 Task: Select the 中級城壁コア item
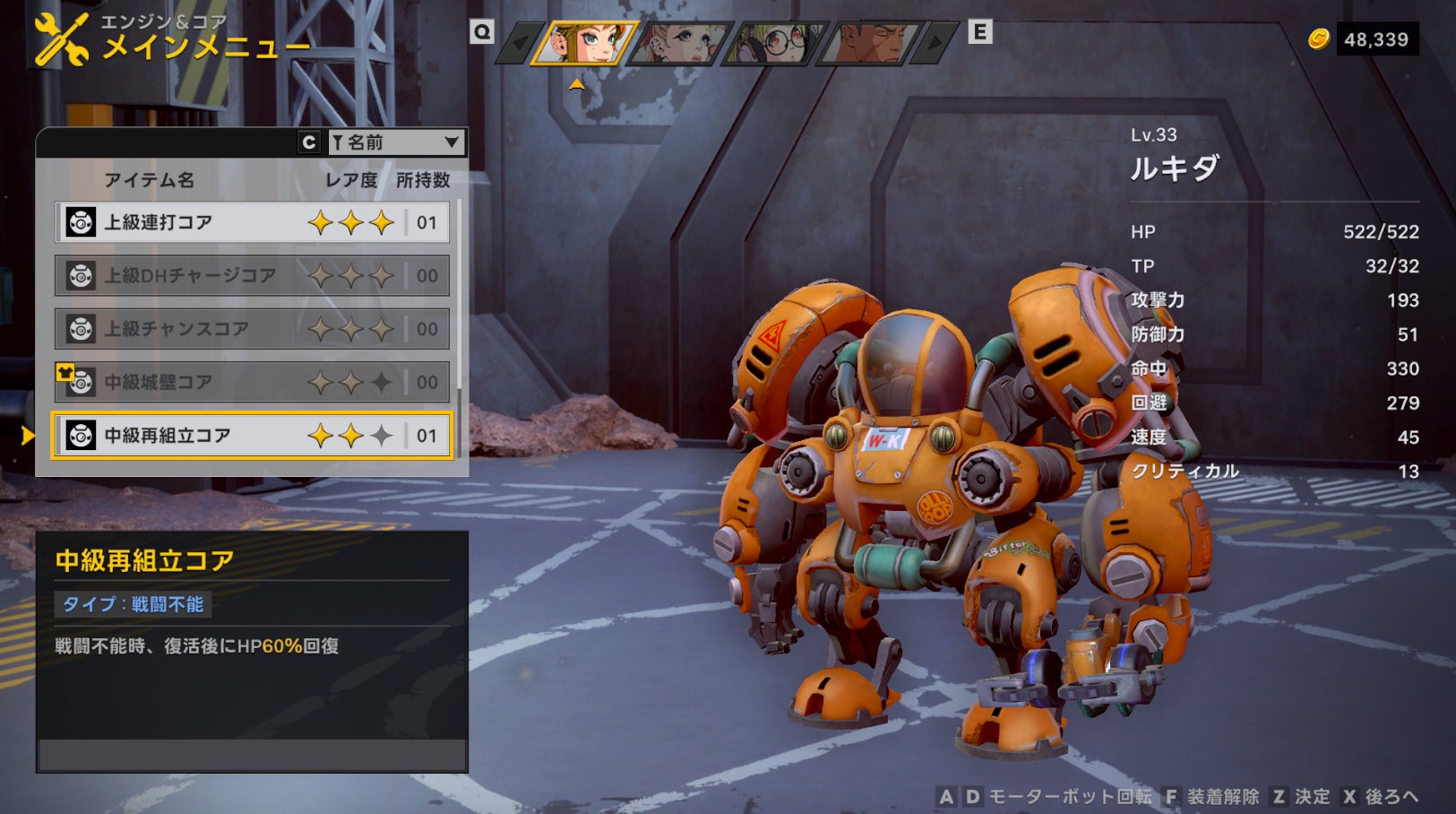pyautogui.click(x=252, y=383)
